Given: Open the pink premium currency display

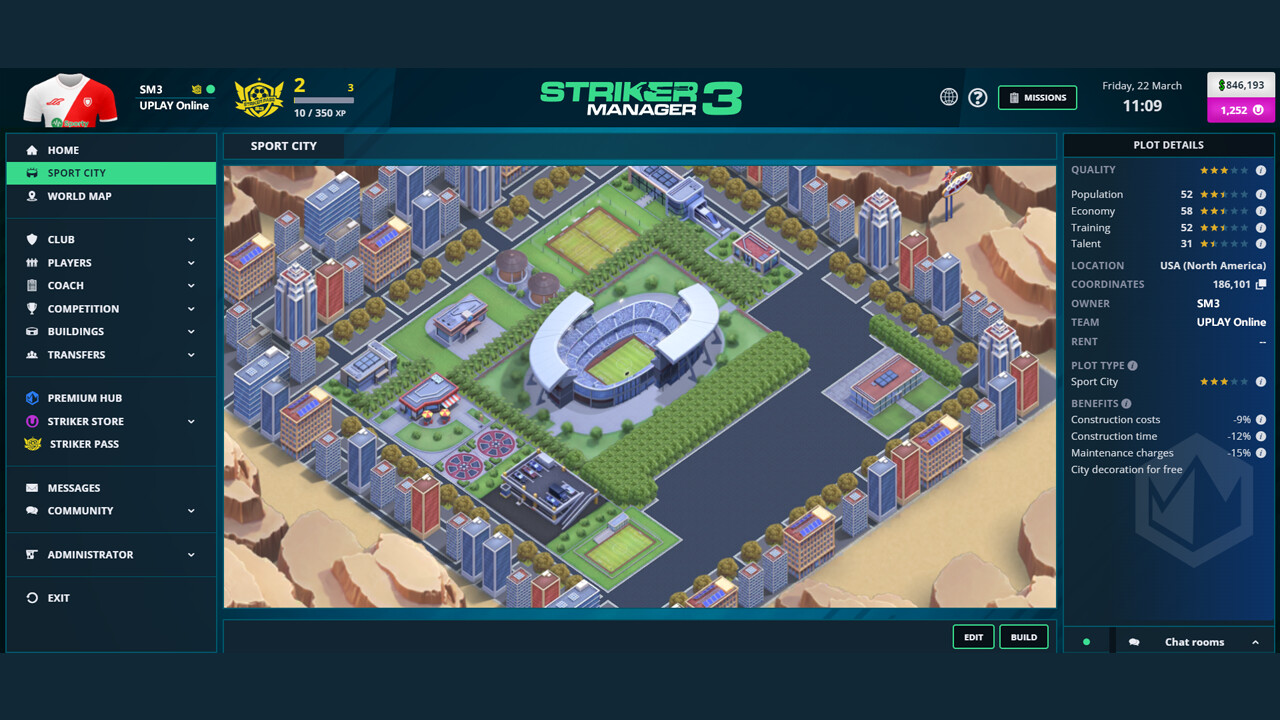Looking at the screenshot, I should point(1239,110).
